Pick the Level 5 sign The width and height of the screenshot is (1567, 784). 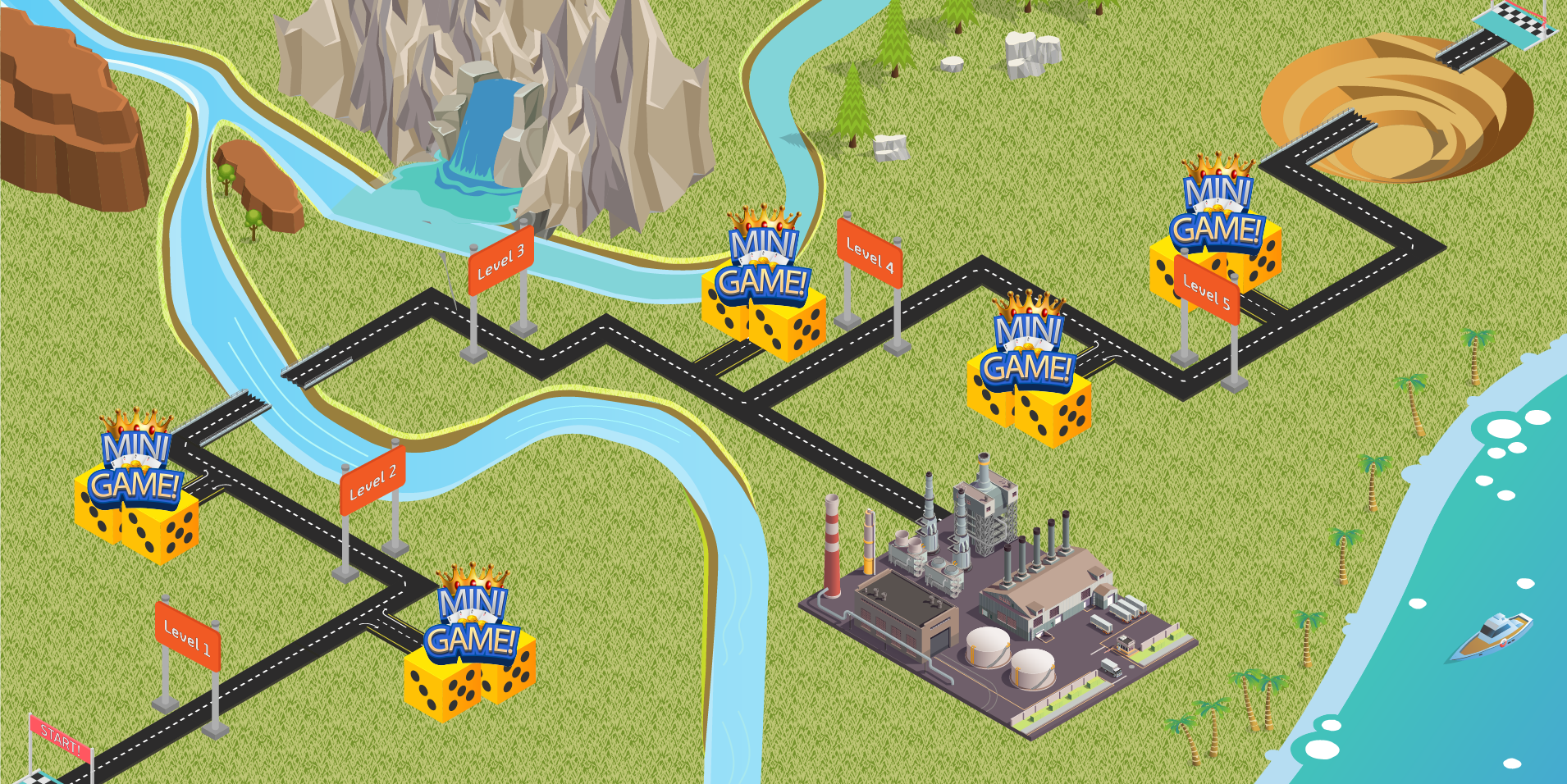click(1206, 291)
